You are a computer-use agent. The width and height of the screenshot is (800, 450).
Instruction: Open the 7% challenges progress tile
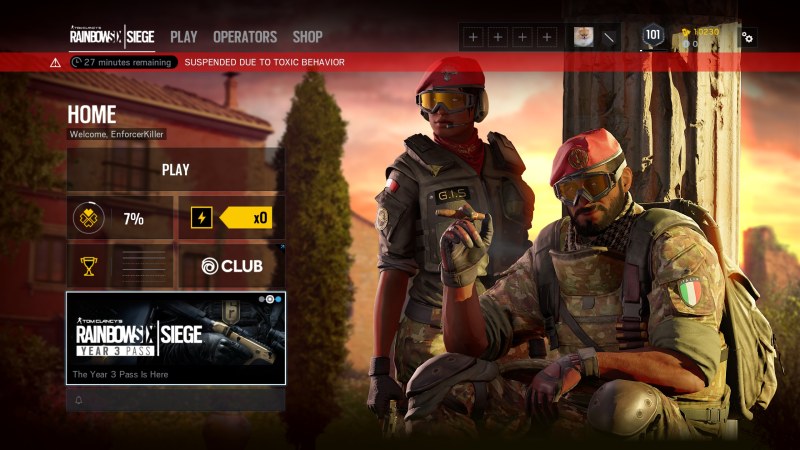click(120, 218)
